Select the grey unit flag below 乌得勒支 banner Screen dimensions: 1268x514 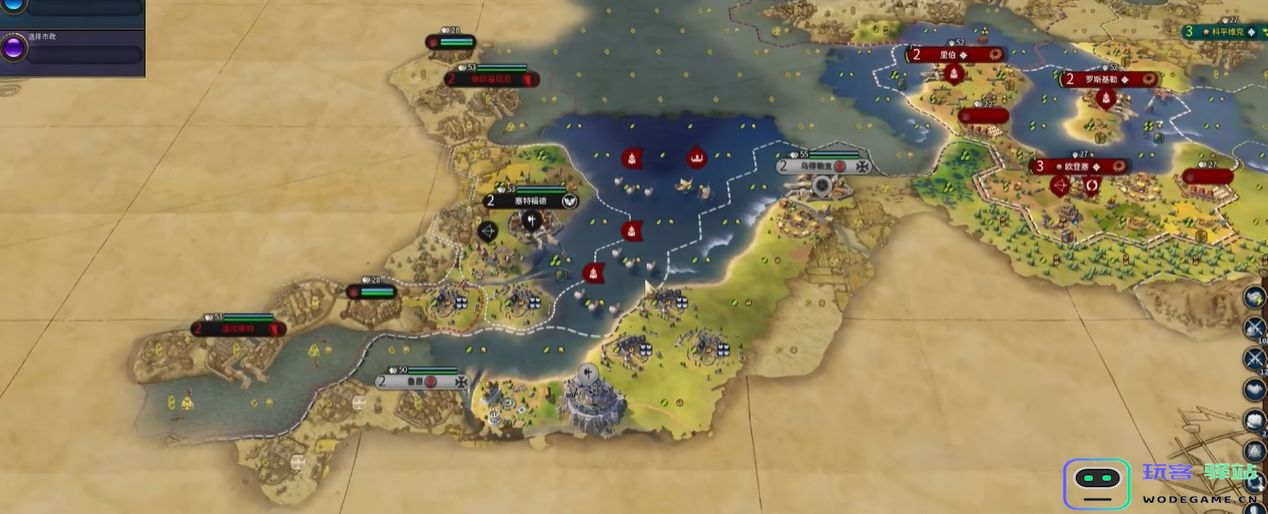tap(822, 185)
